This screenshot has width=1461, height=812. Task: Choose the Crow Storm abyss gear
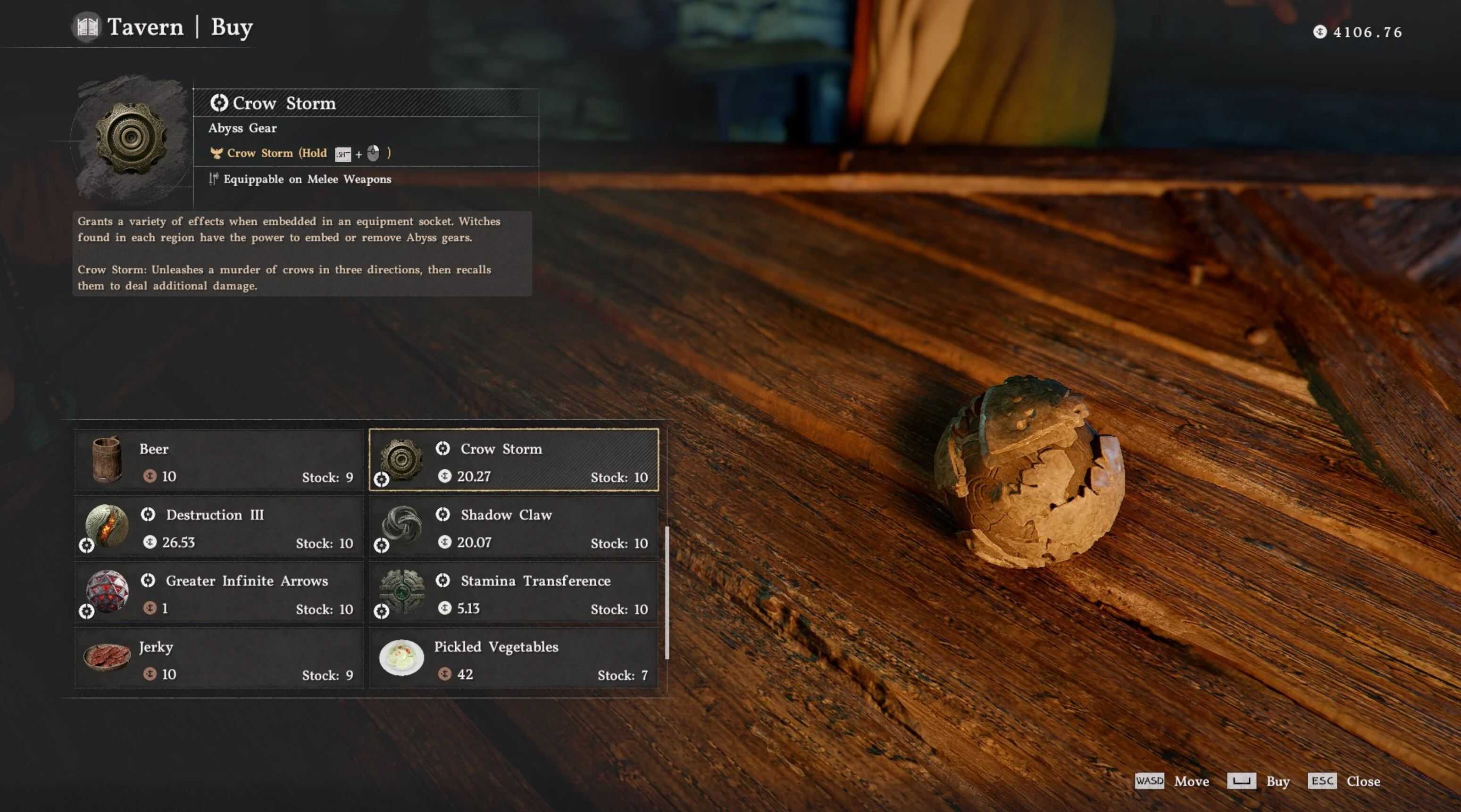click(x=514, y=460)
